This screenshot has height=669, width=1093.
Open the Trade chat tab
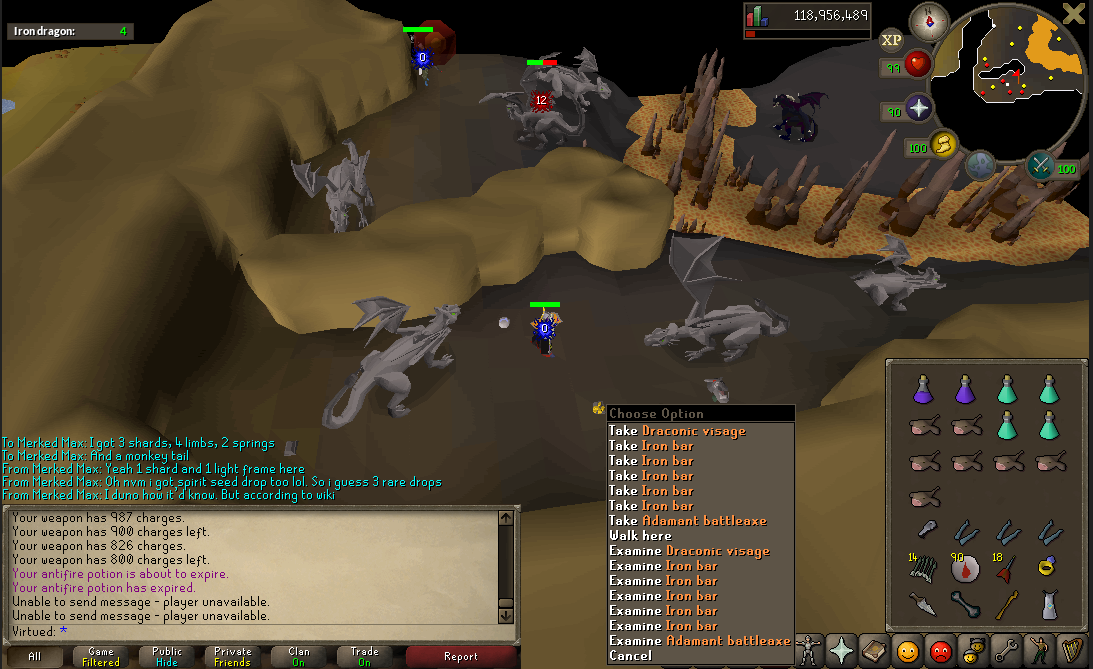tap(364, 657)
